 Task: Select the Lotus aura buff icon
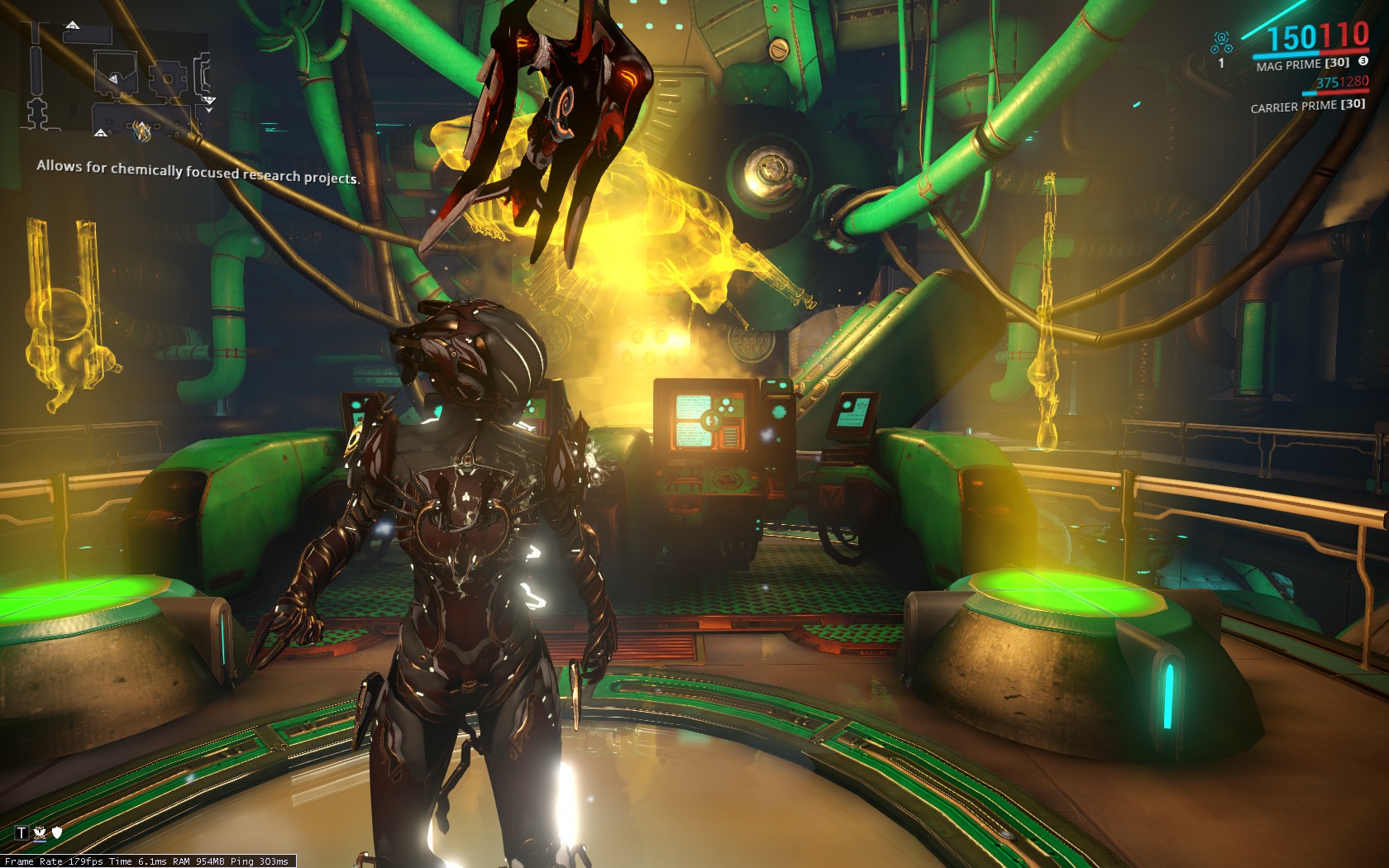40,833
